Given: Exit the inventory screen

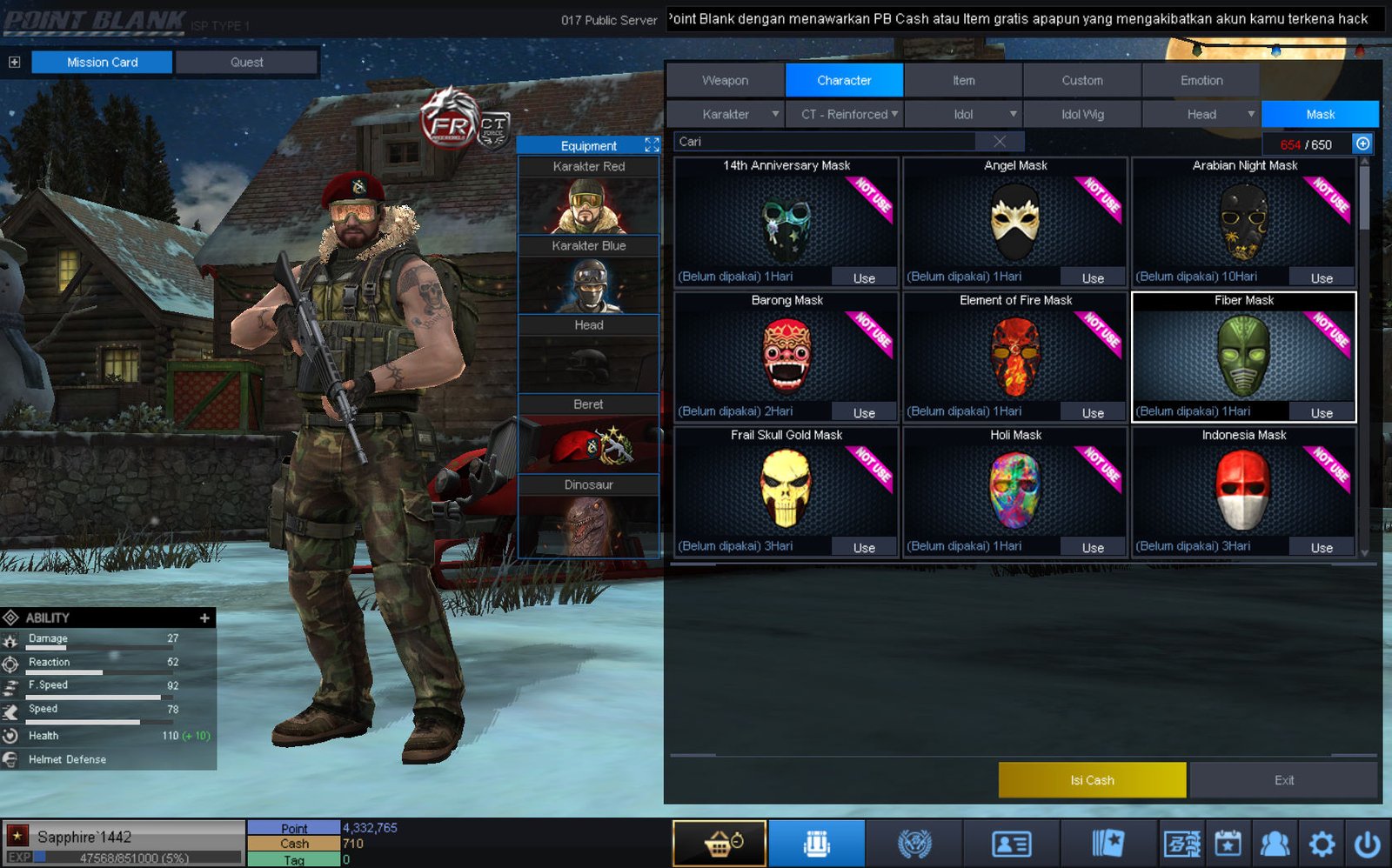Looking at the screenshot, I should (x=1283, y=780).
